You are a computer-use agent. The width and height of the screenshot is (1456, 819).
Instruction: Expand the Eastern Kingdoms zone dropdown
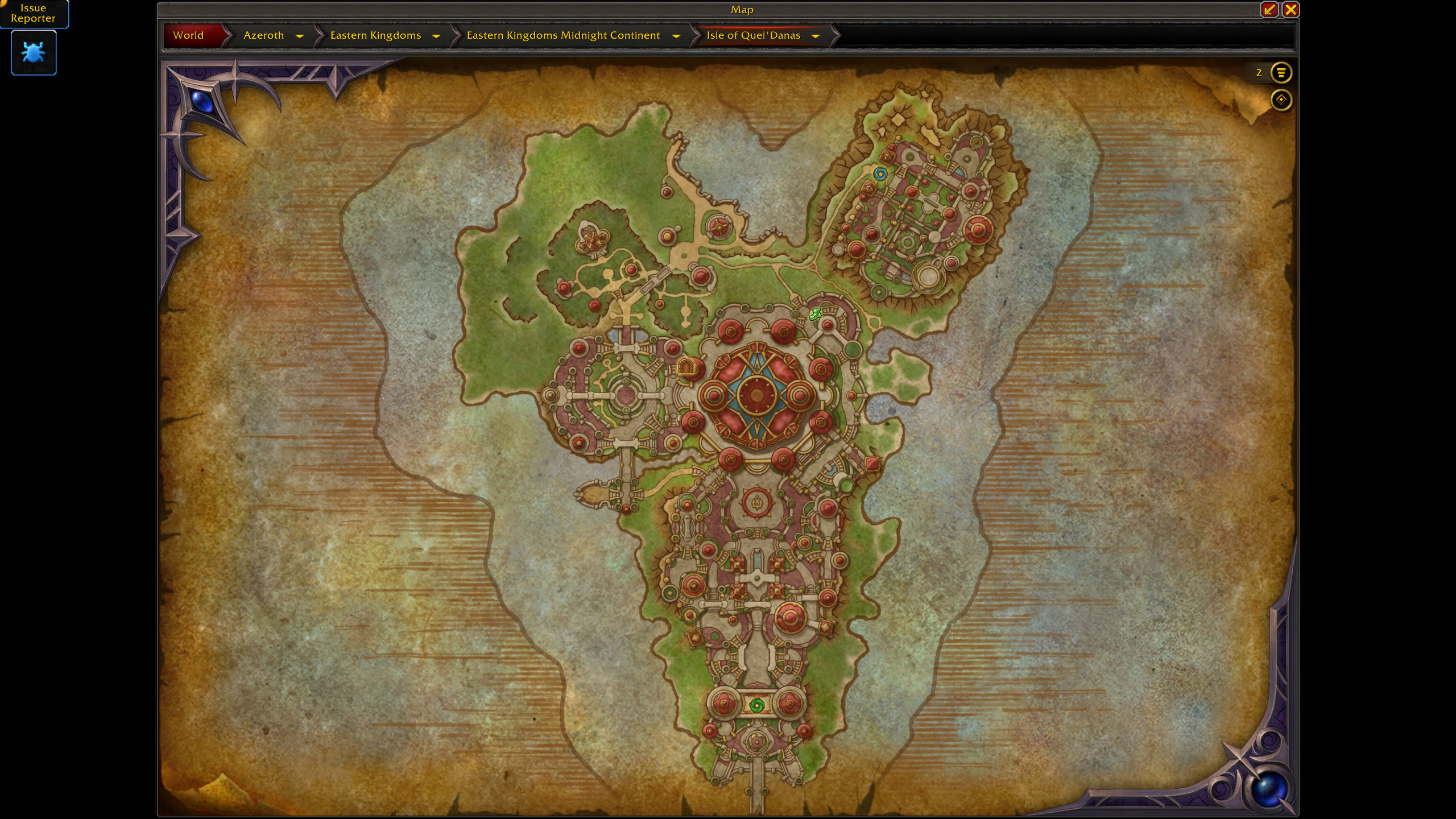[436, 36]
